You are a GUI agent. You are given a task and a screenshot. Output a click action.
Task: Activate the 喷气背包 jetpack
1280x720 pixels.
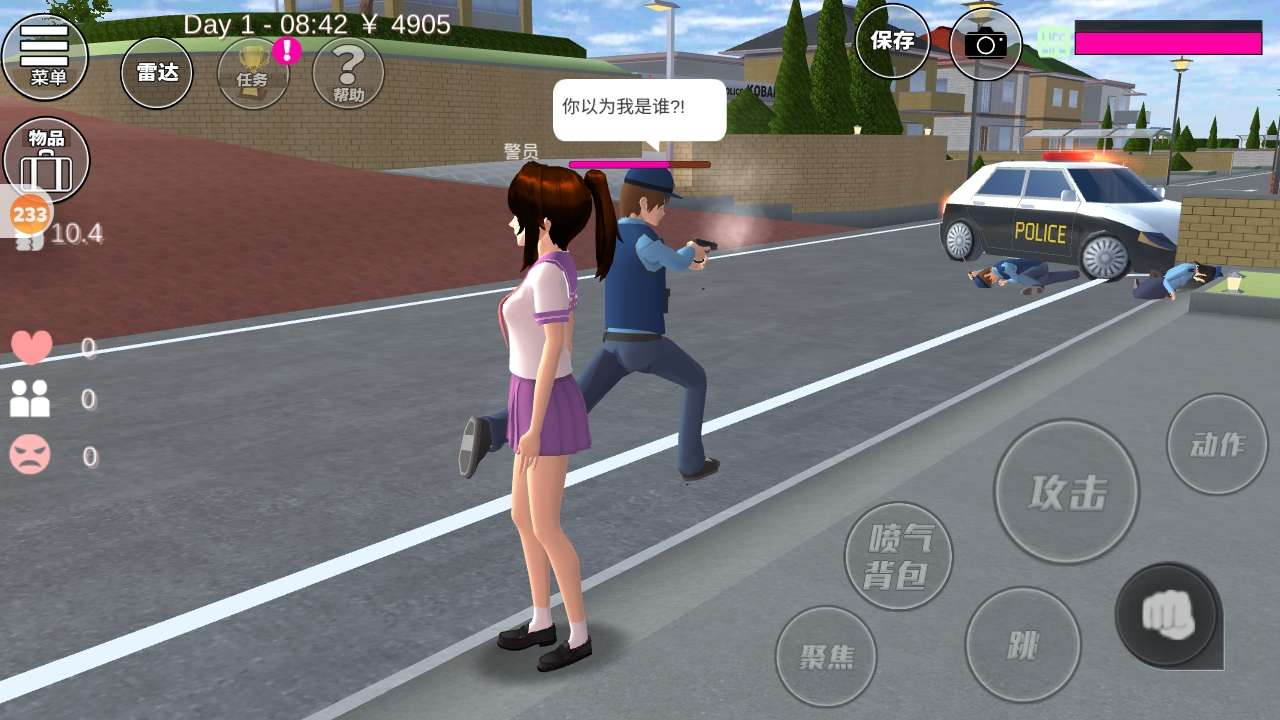(x=898, y=556)
